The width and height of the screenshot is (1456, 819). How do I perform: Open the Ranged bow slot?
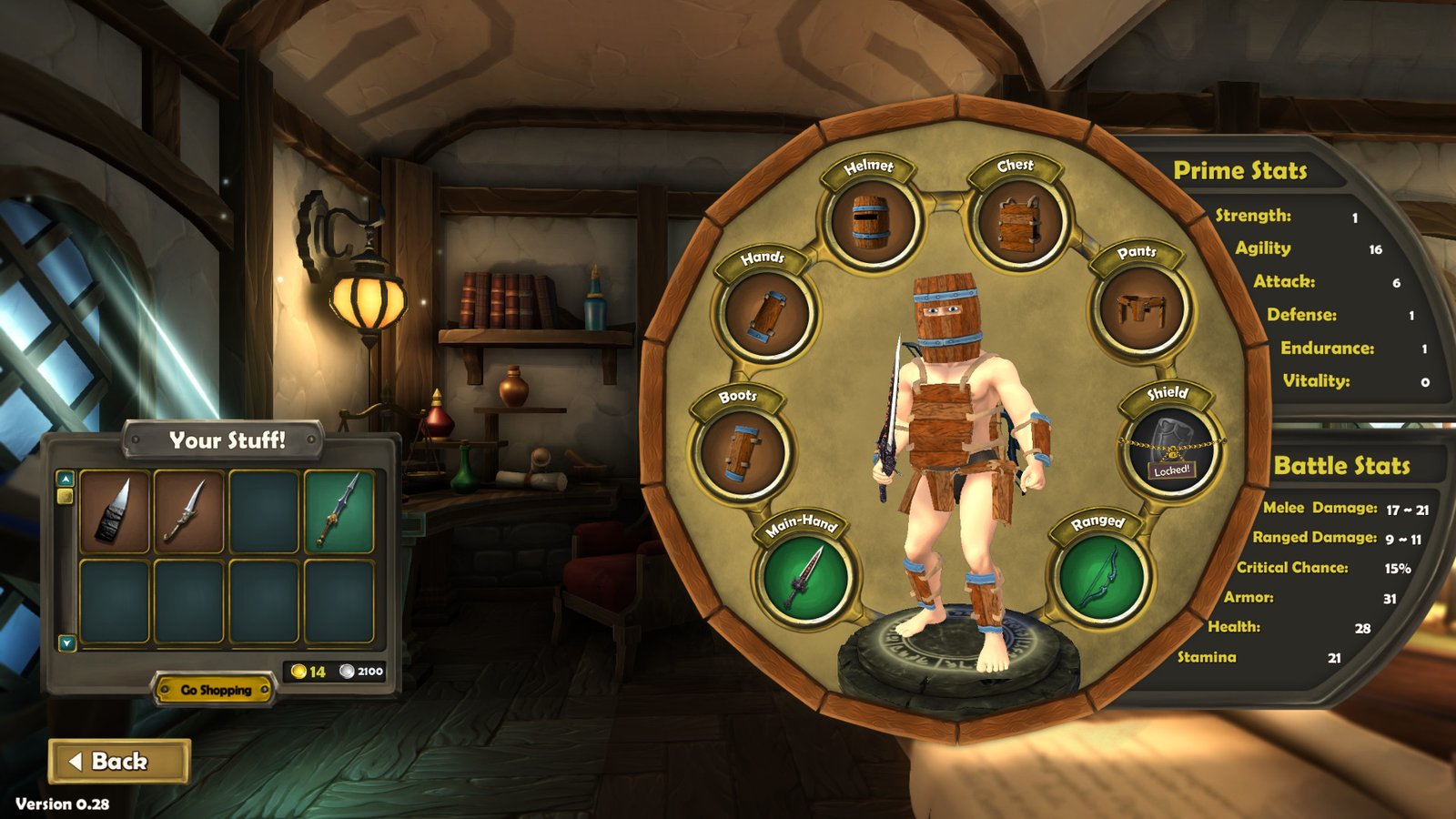point(1101,577)
